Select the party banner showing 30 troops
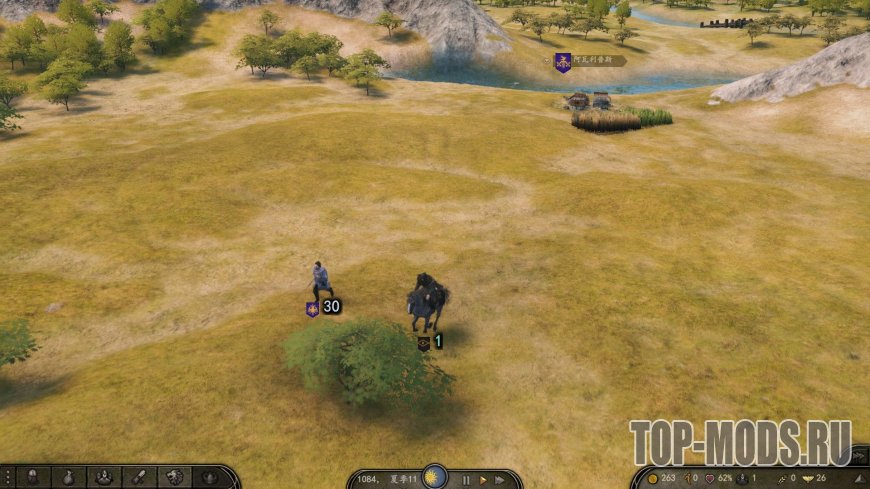This screenshot has height=489, width=870. (x=323, y=307)
